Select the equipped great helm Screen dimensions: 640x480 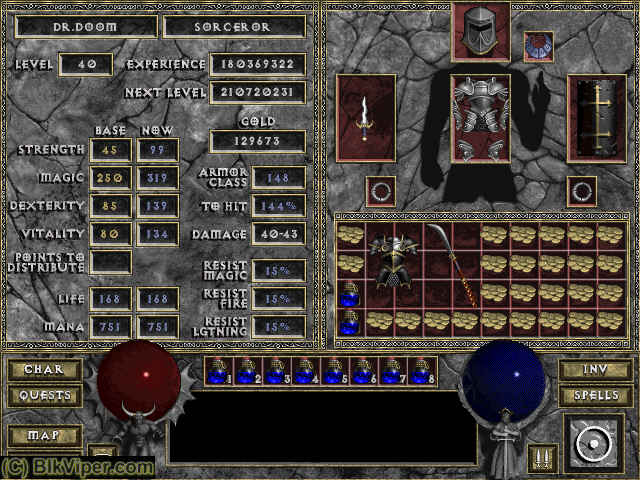coord(480,30)
